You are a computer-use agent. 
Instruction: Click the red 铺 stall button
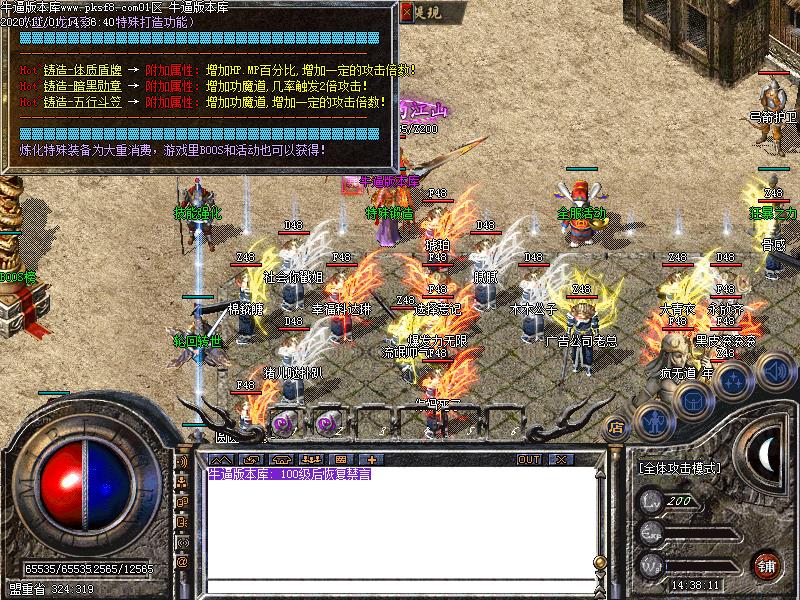click(767, 564)
